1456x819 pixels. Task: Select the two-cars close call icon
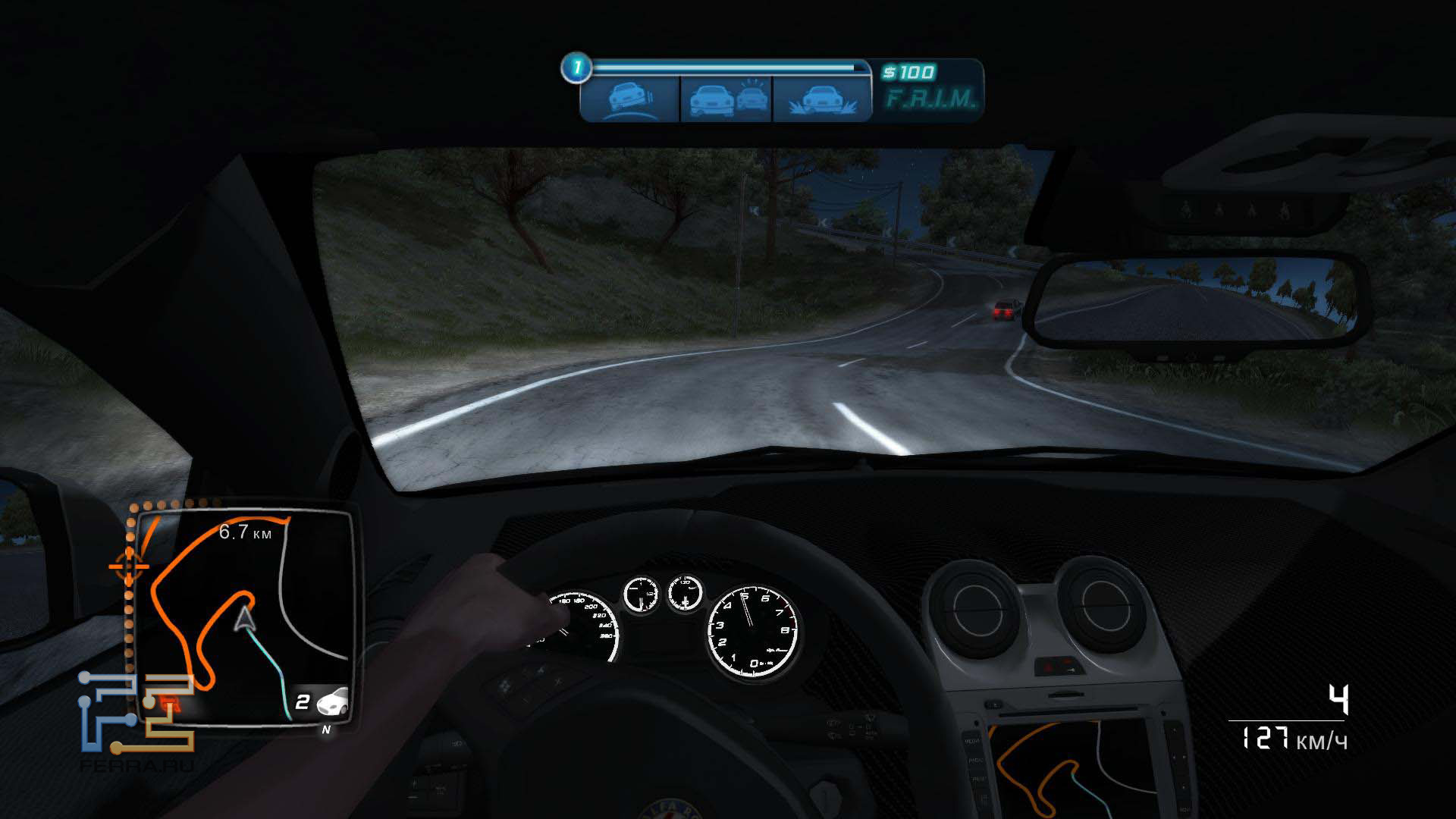tap(726, 99)
